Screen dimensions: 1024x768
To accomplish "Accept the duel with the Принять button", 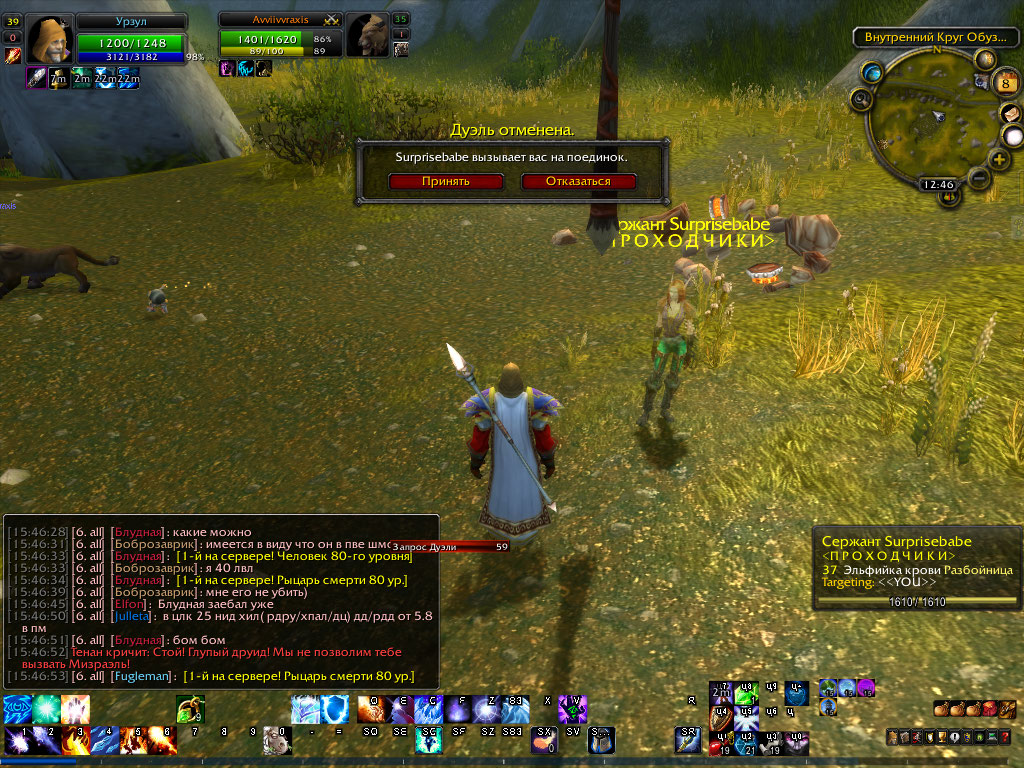I will click(x=446, y=181).
